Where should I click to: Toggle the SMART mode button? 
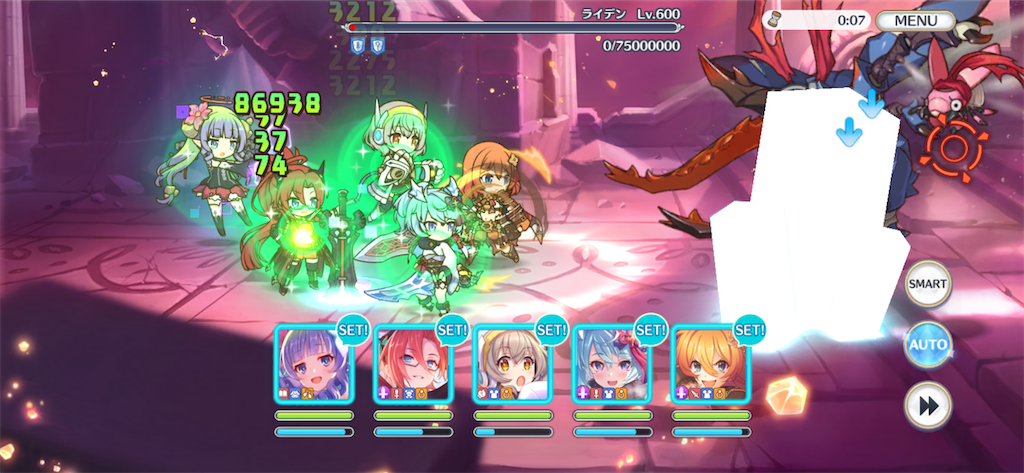click(927, 284)
